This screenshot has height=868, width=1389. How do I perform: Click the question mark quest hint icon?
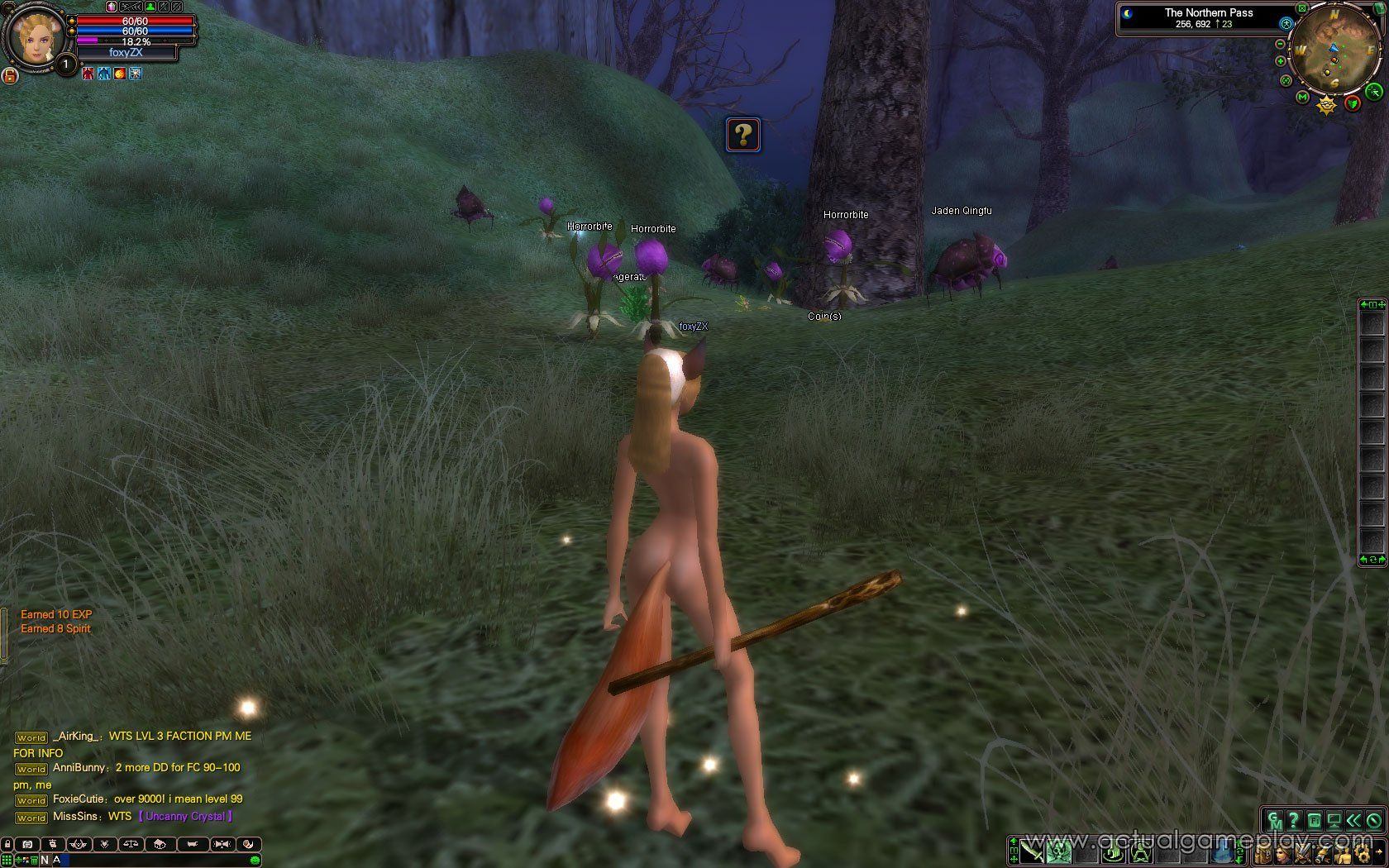coord(743,134)
